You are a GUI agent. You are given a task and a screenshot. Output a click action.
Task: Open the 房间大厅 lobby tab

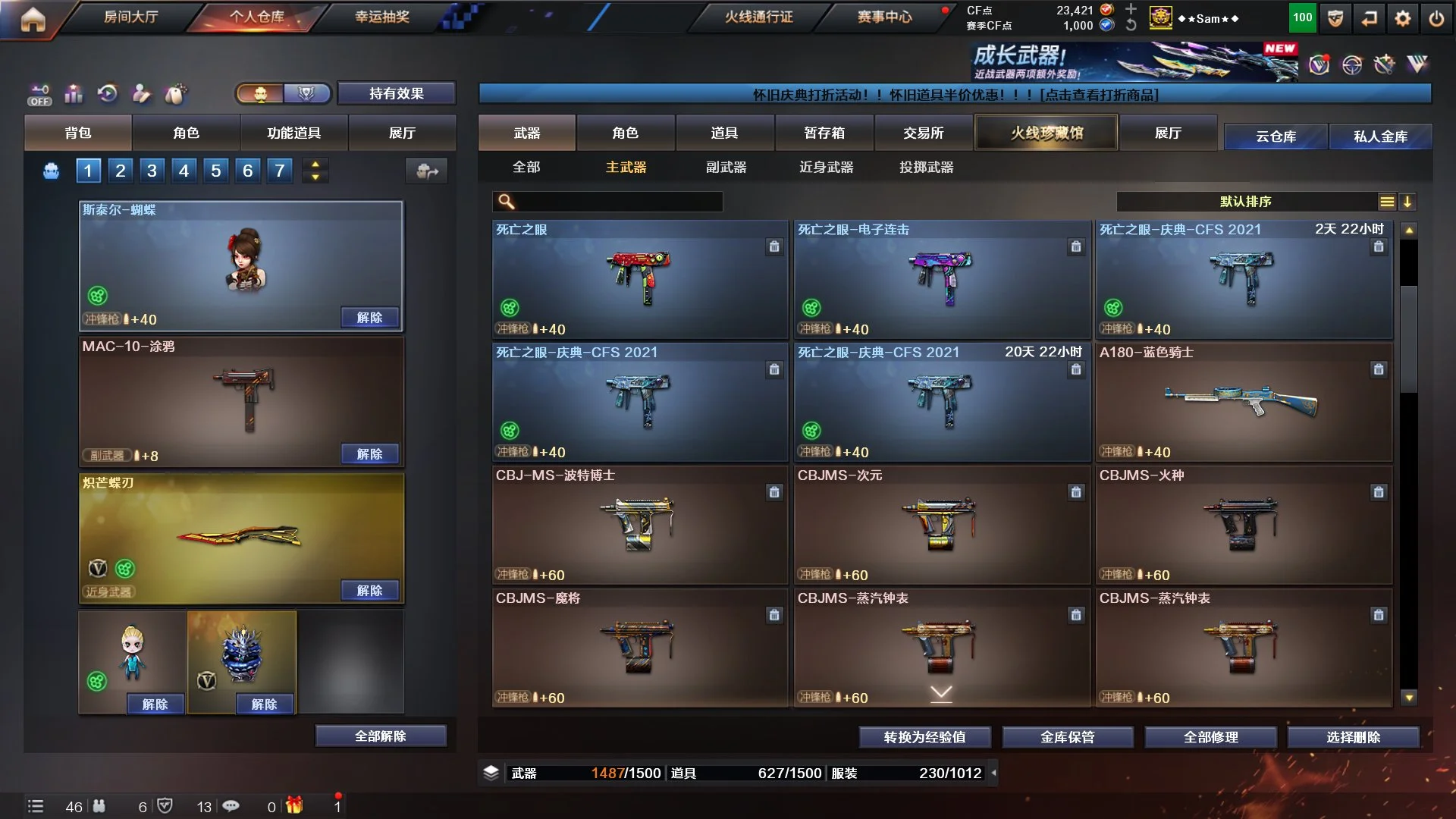(x=130, y=17)
